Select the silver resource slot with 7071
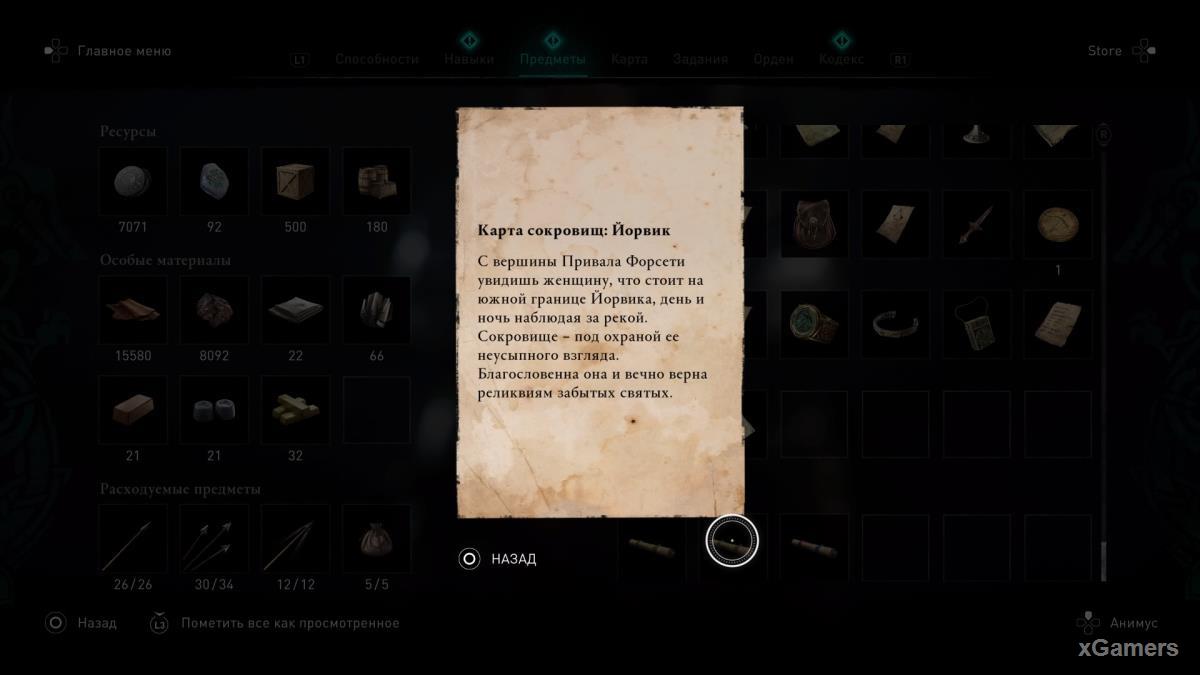The height and width of the screenshot is (675, 1200). click(x=133, y=181)
